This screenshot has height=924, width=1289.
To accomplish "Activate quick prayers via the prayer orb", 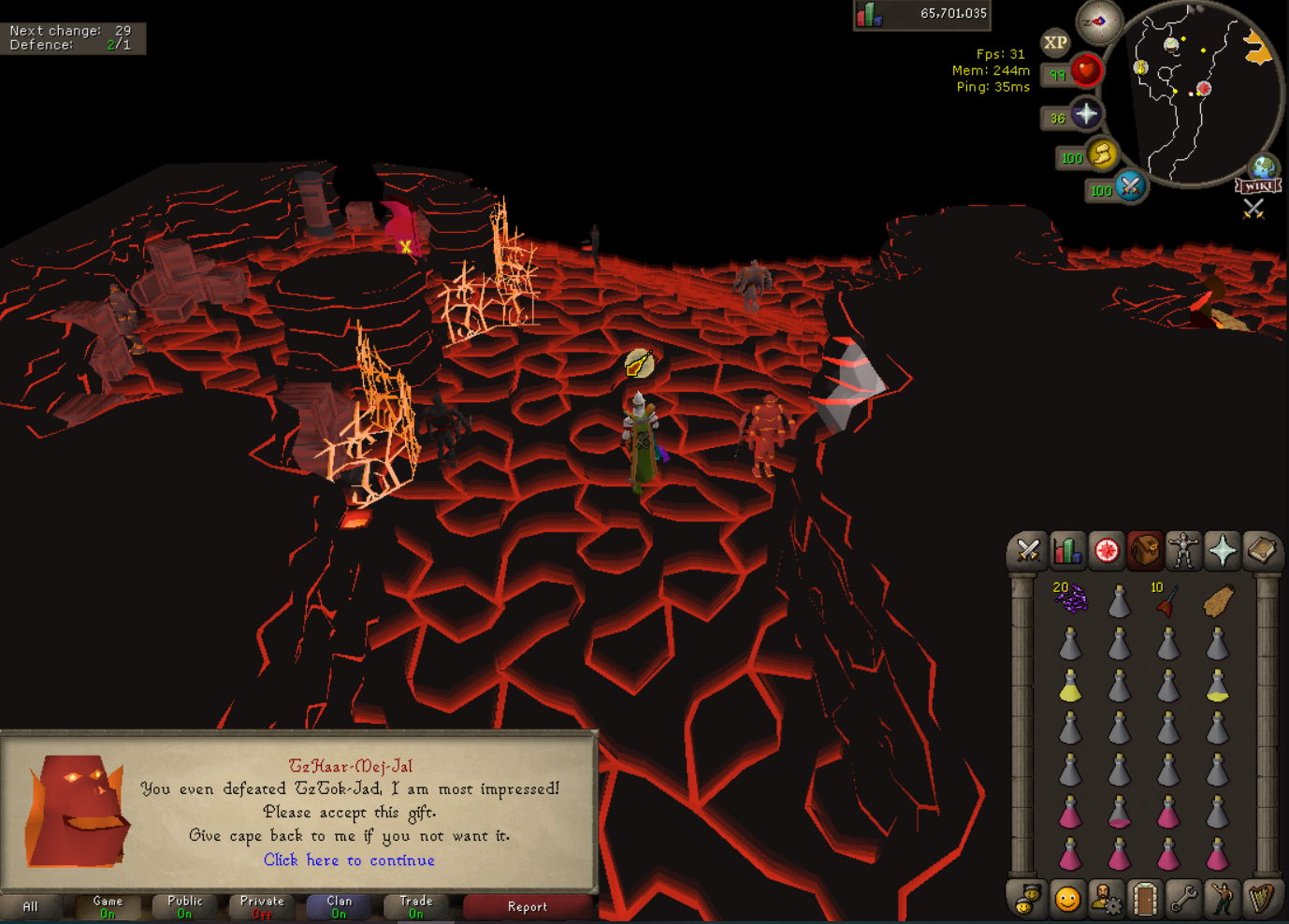I will (1085, 115).
